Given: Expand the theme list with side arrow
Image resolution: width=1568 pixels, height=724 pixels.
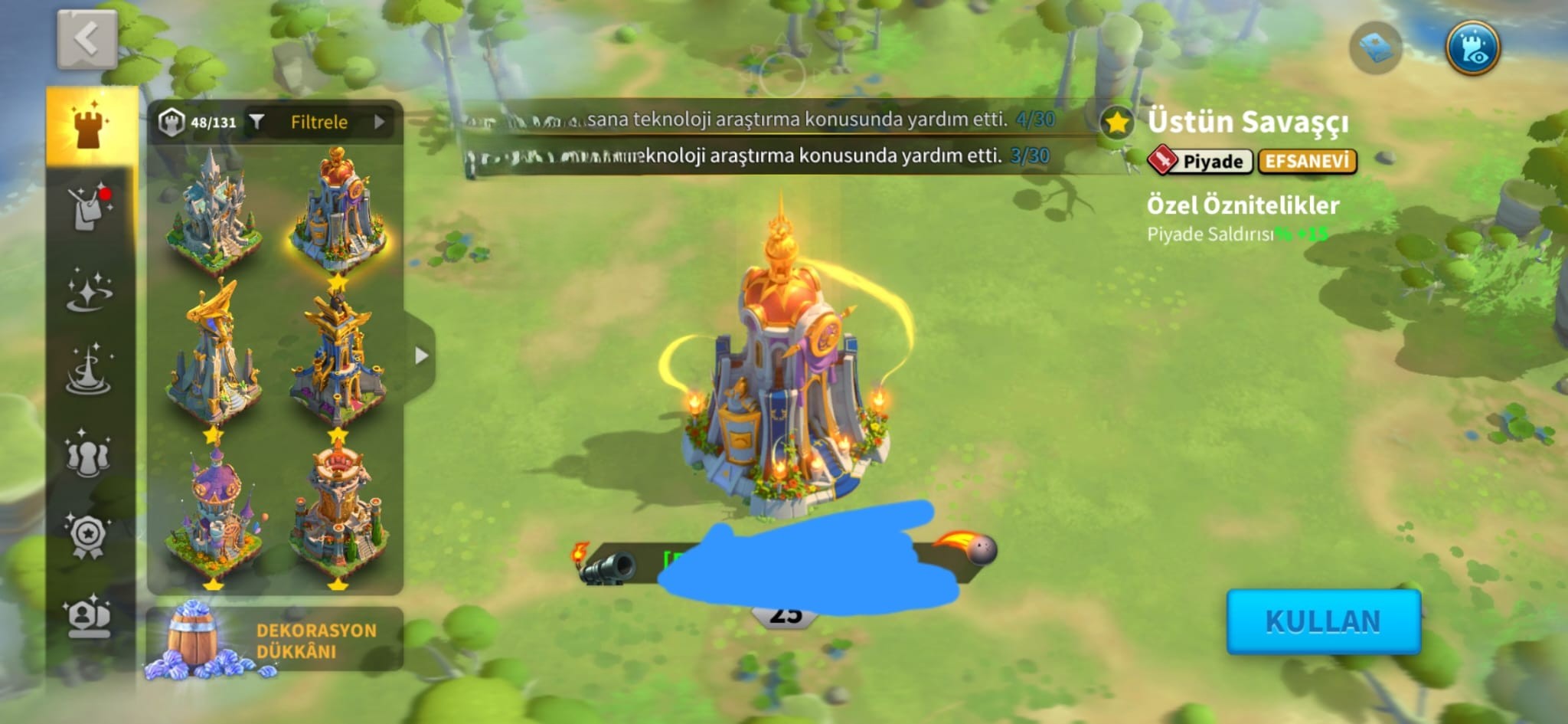Looking at the screenshot, I should (420, 355).
